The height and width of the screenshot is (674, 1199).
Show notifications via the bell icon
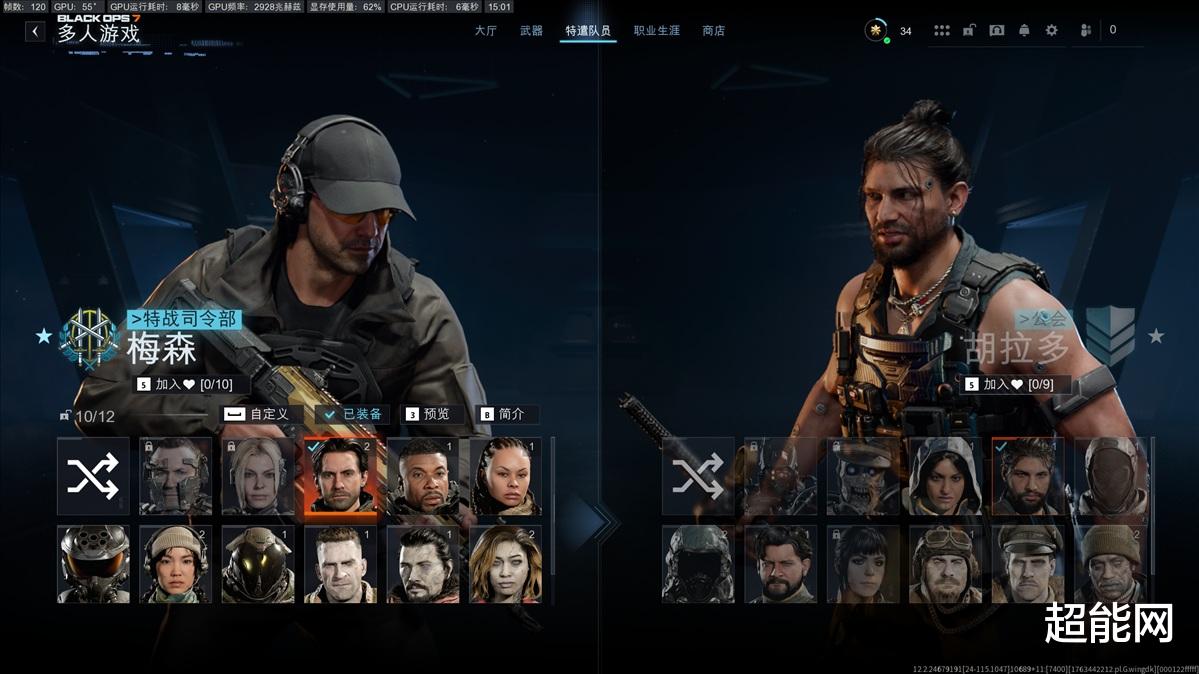click(1024, 31)
